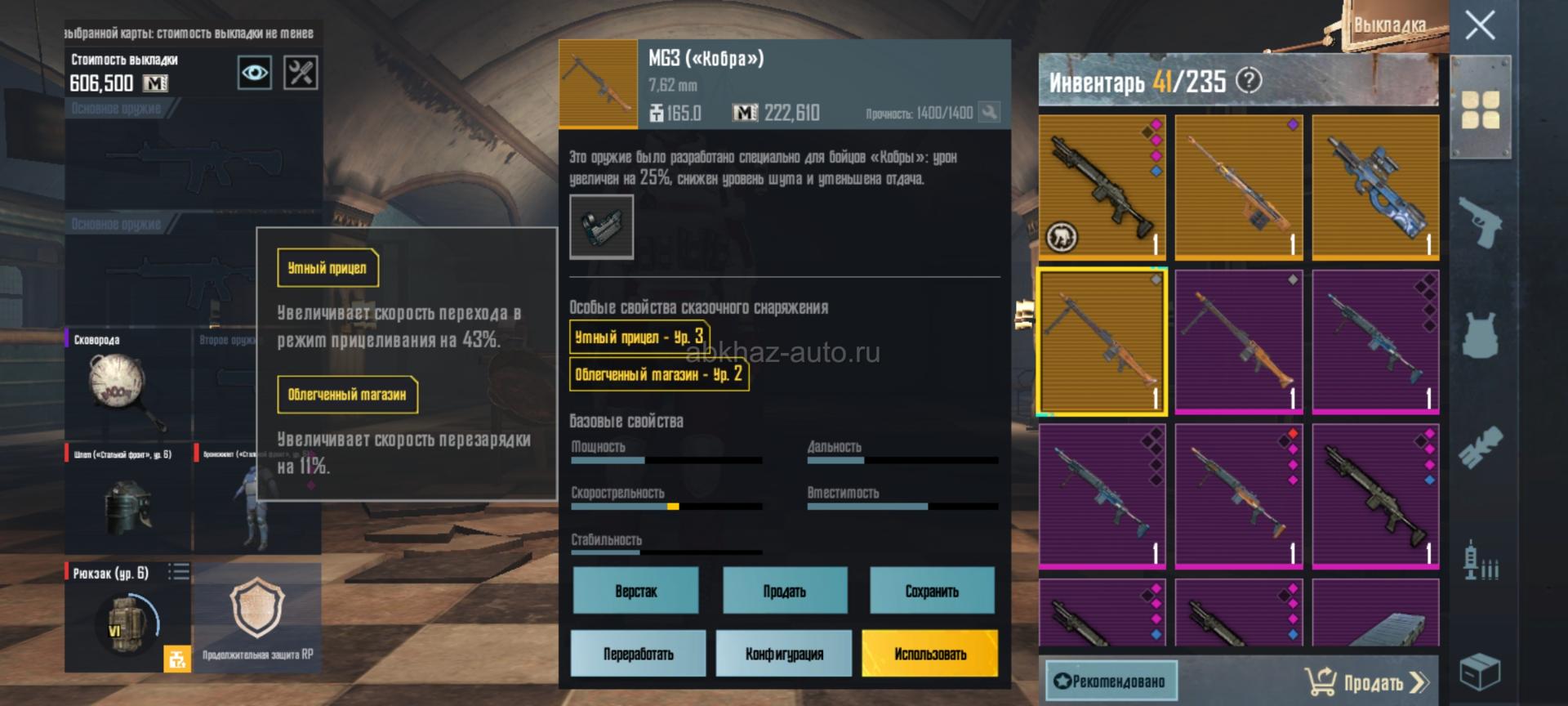Screen dimensions: 1568x706
Task: Open the Рюкзак (ур. 6) backpack slot
Action: (x=127, y=617)
